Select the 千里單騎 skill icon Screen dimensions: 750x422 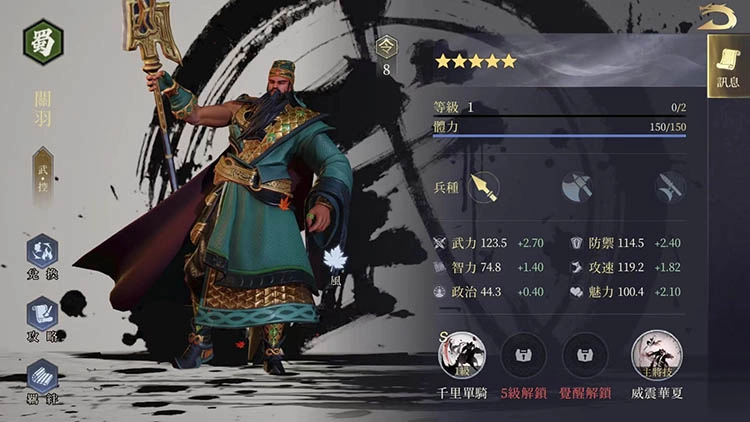pyautogui.click(x=463, y=353)
